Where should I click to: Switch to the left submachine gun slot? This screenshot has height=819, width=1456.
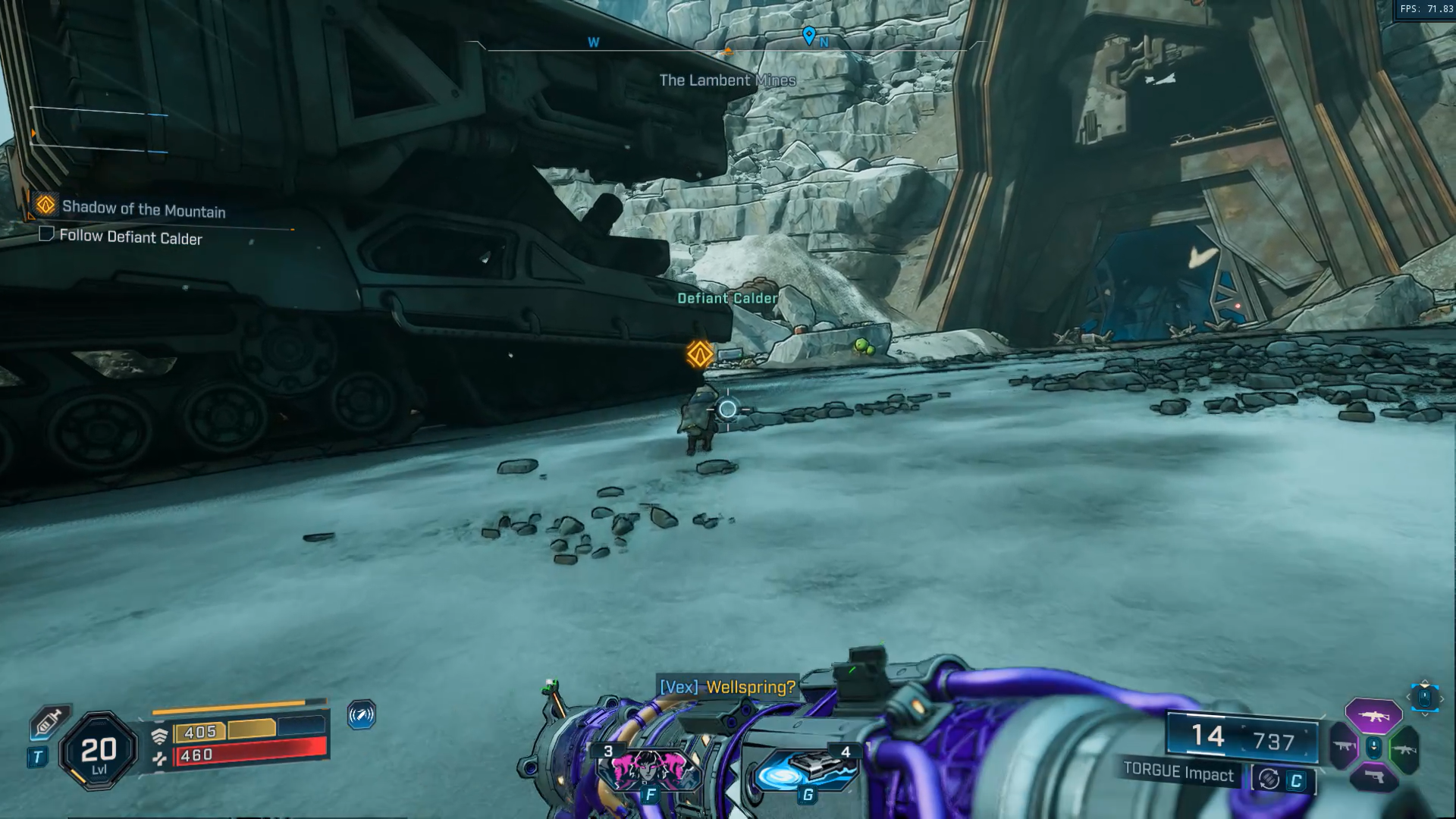[1343, 747]
